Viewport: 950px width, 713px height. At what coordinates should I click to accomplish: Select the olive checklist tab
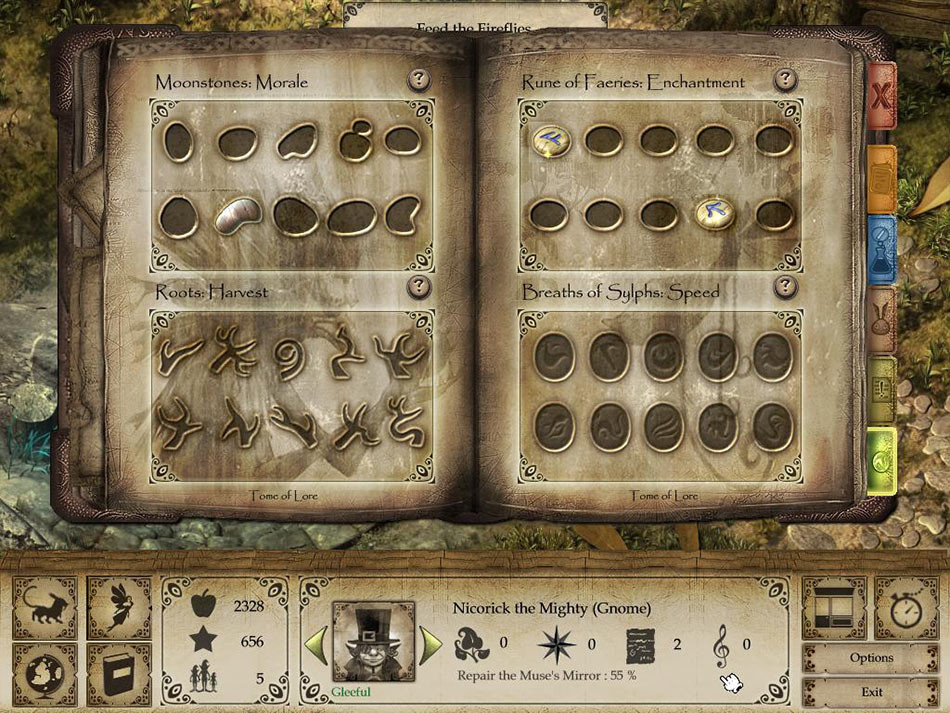point(881,388)
